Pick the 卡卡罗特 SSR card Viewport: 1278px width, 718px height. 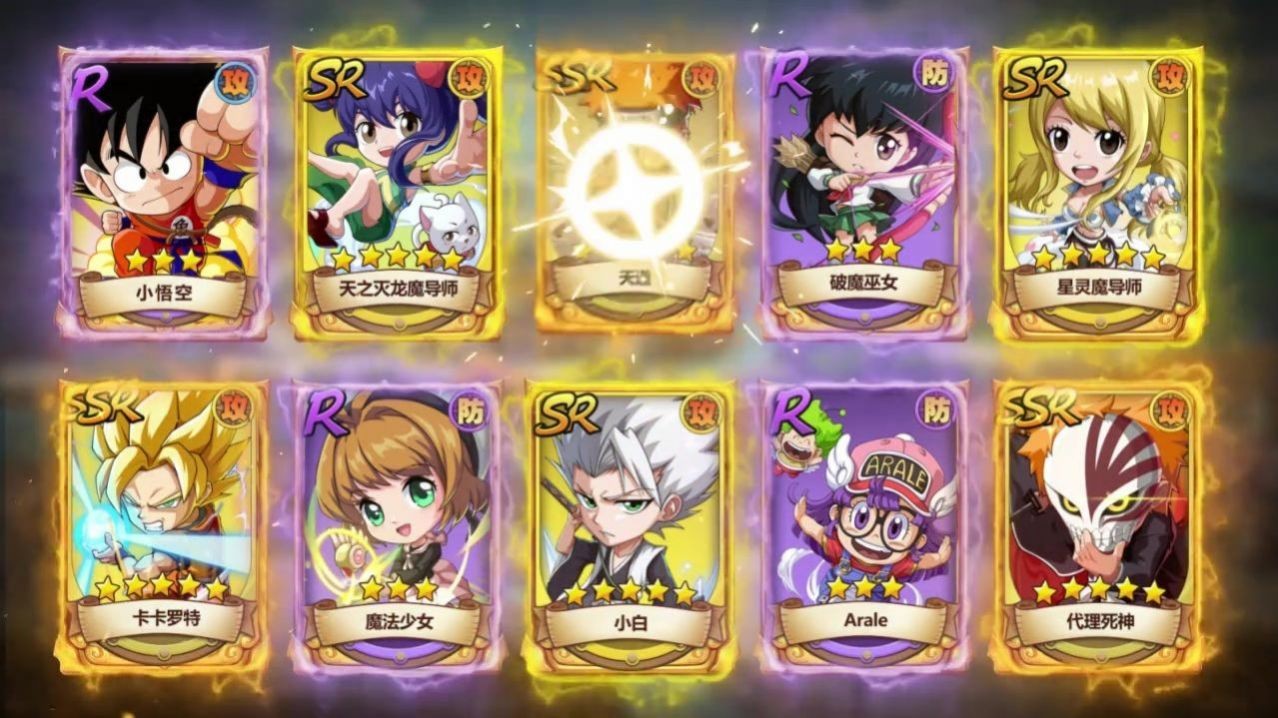pos(163,525)
